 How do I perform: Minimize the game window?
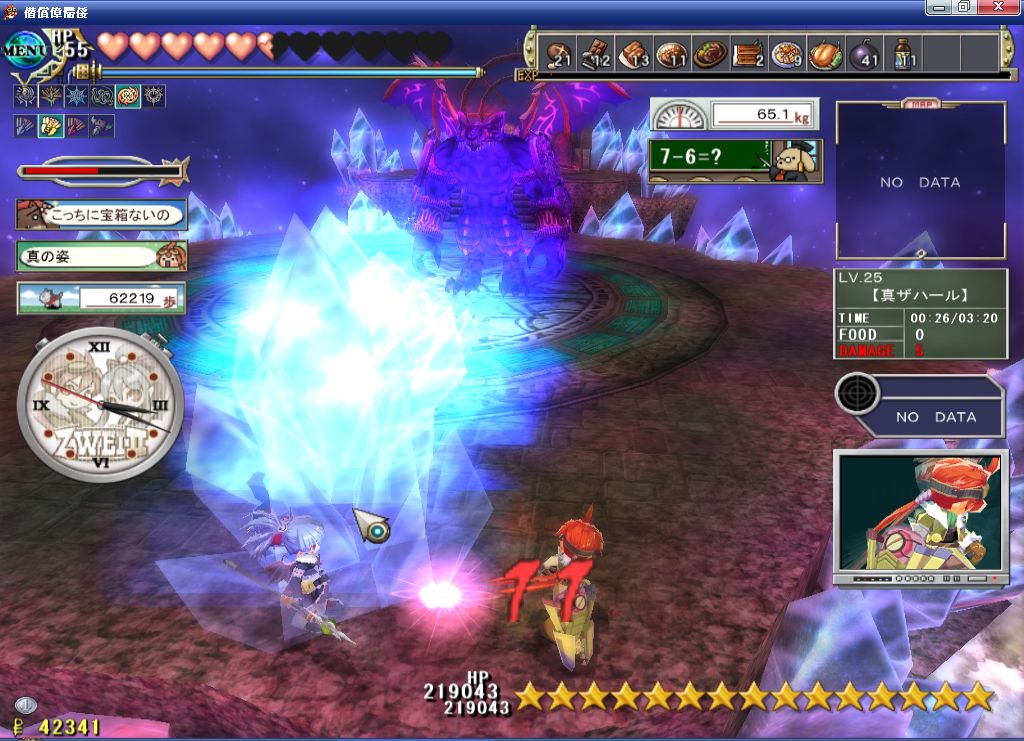[x=937, y=8]
